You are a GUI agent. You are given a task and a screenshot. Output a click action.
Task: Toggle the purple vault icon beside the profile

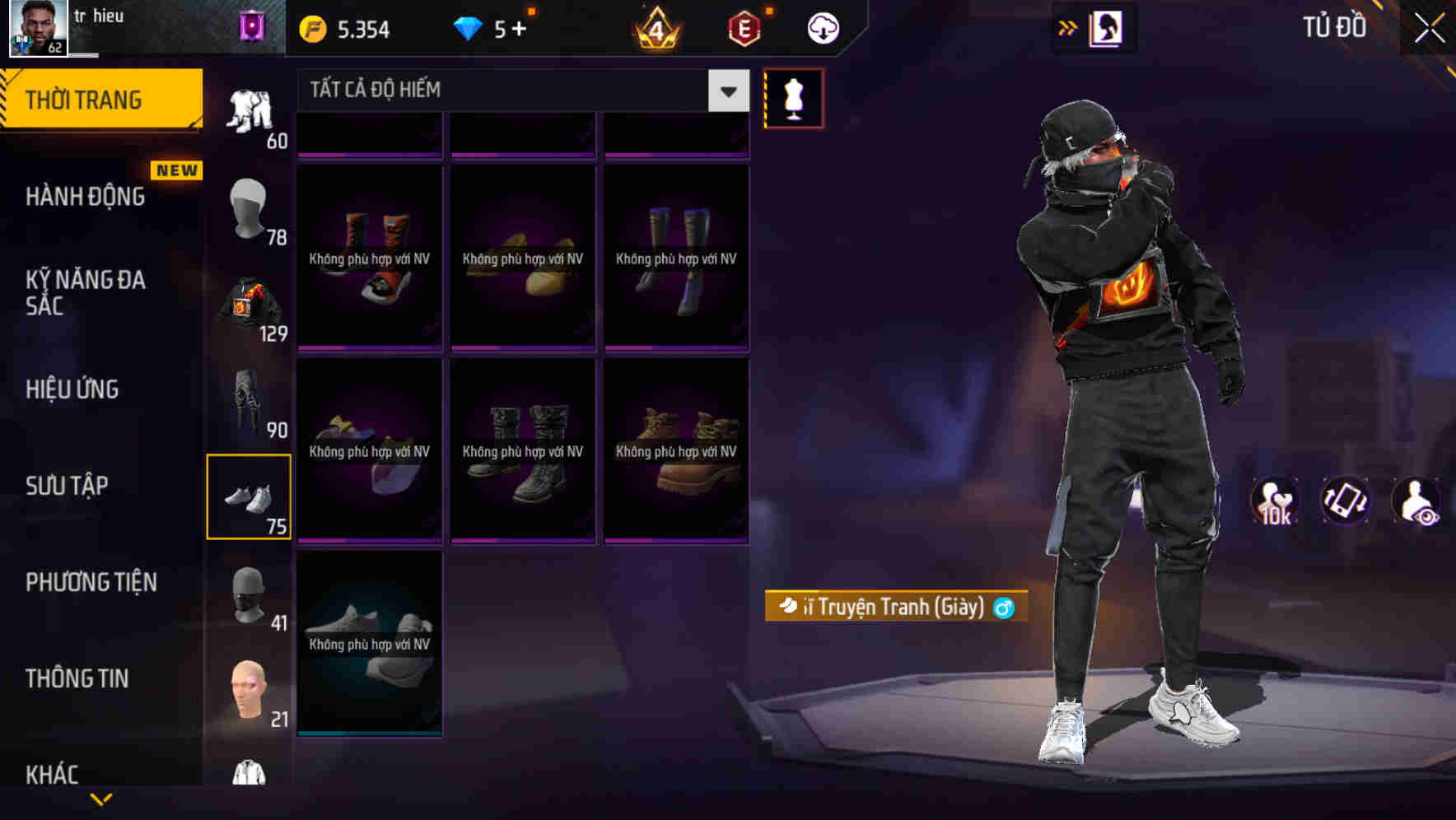pyautogui.click(x=252, y=25)
